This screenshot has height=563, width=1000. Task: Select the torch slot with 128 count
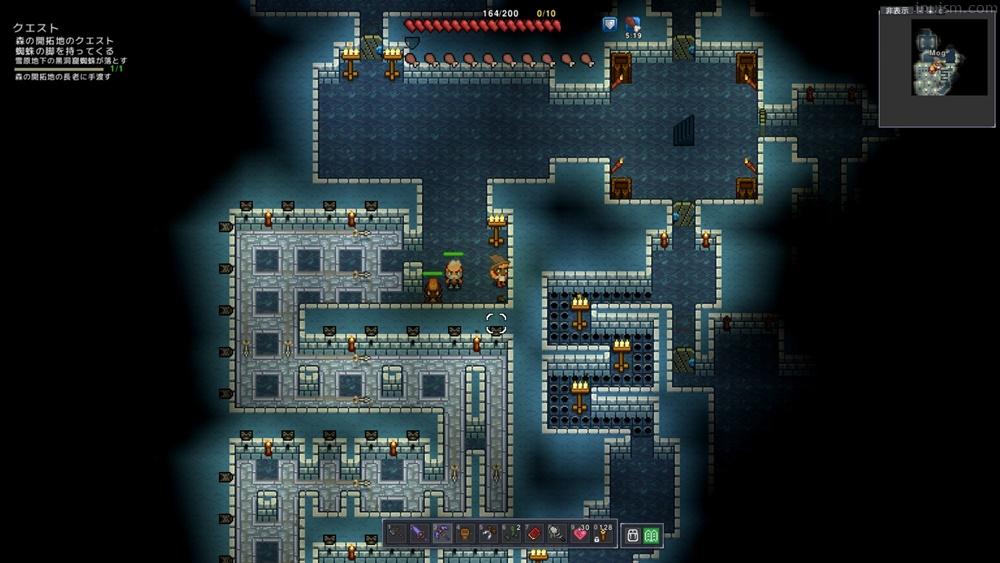(x=602, y=534)
